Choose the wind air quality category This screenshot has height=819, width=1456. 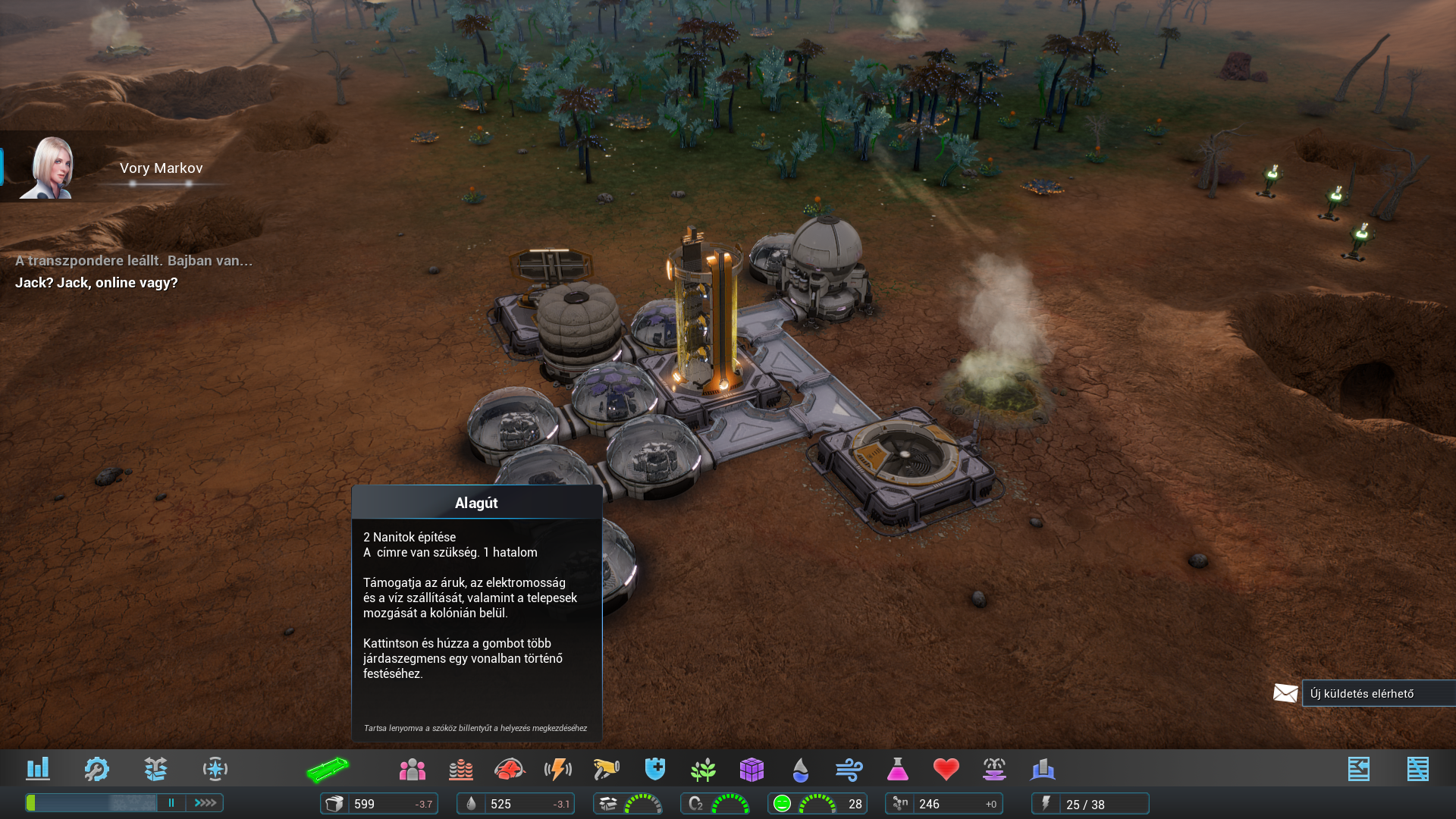tap(849, 770)
